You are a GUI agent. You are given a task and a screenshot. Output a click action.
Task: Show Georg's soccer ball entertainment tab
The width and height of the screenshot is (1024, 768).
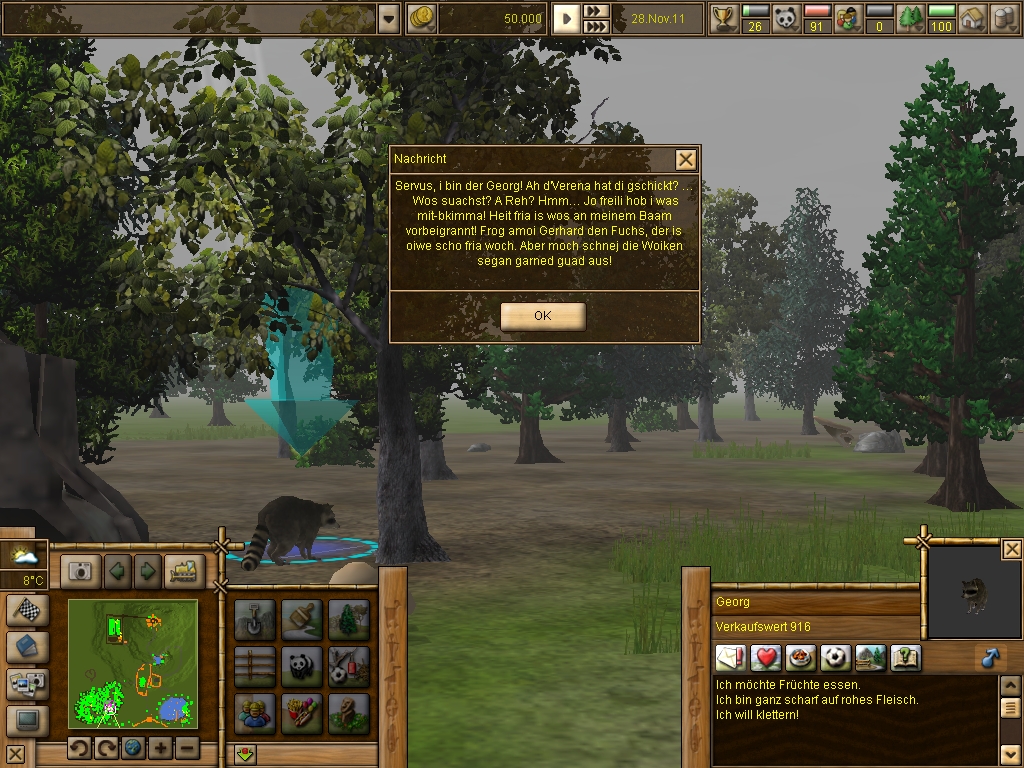pyautogui.click(x=836, y=658)
